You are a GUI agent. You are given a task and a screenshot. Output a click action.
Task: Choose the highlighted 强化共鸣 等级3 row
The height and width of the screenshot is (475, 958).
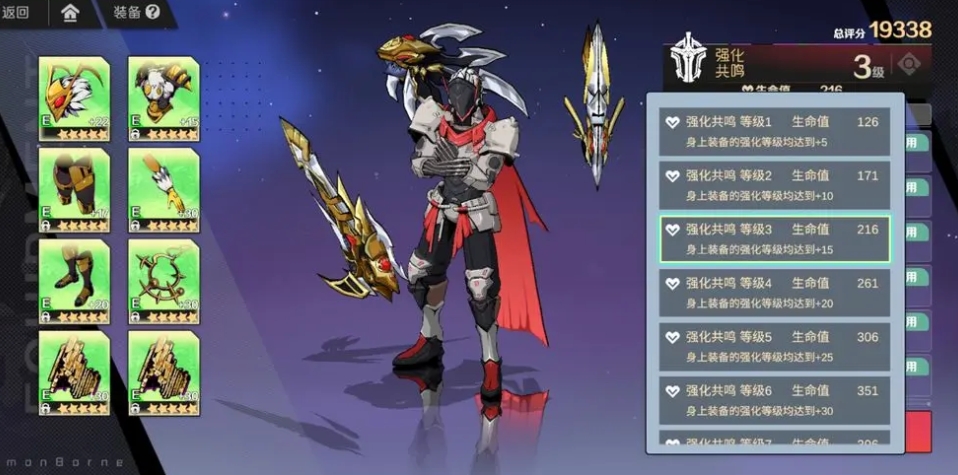coord(775,239)
